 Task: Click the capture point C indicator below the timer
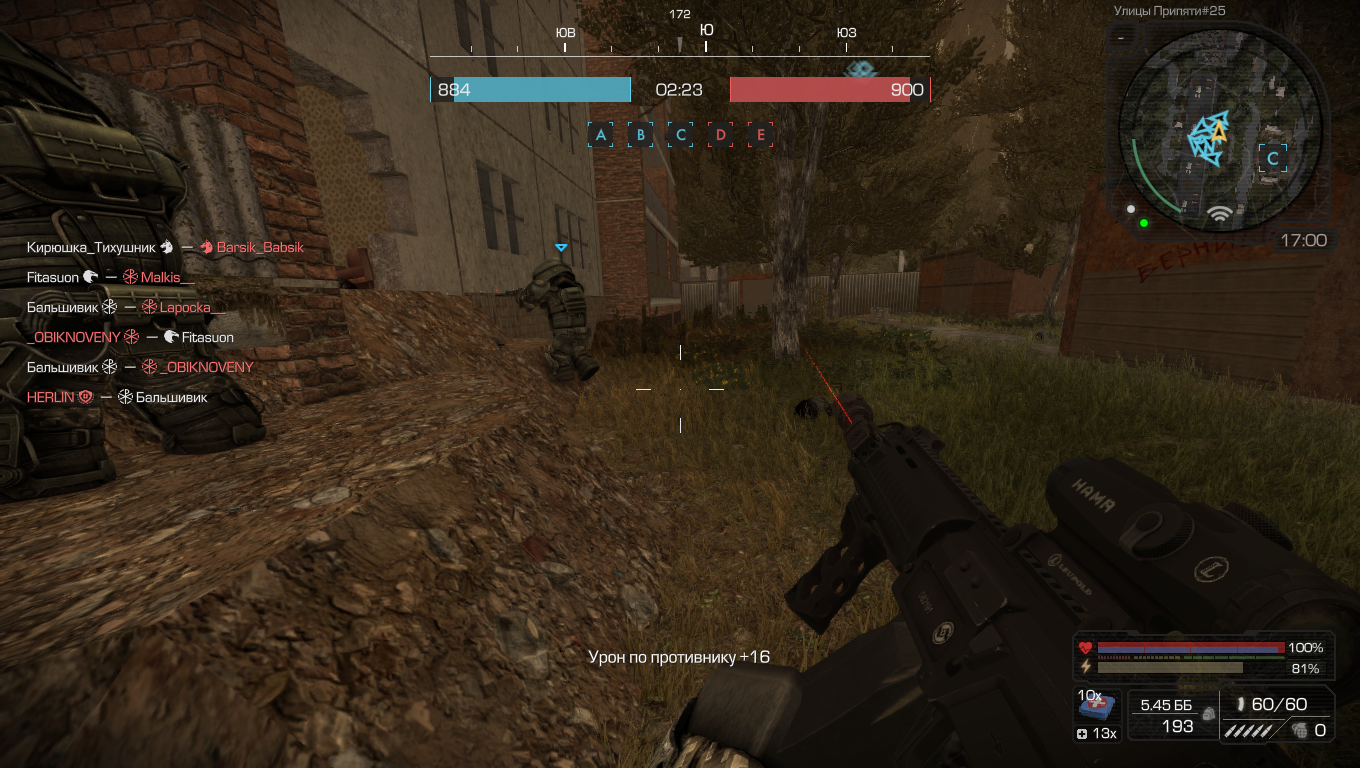click(x=681, y=135)
